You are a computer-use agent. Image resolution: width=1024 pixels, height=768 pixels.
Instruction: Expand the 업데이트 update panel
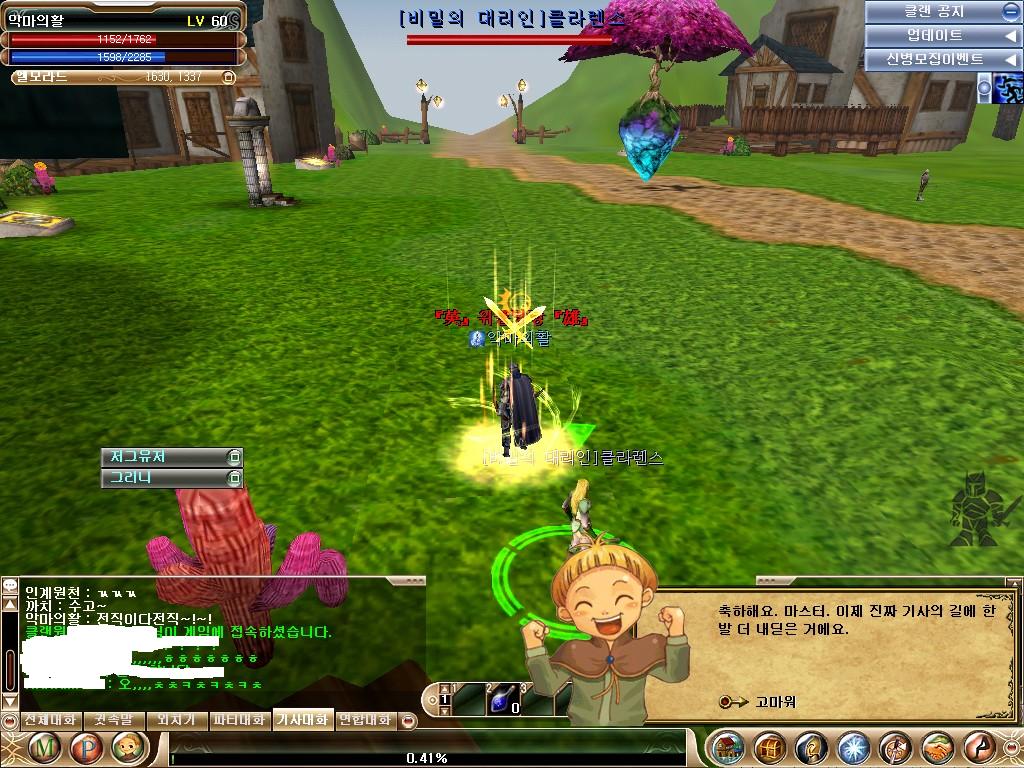point(1011,36)
